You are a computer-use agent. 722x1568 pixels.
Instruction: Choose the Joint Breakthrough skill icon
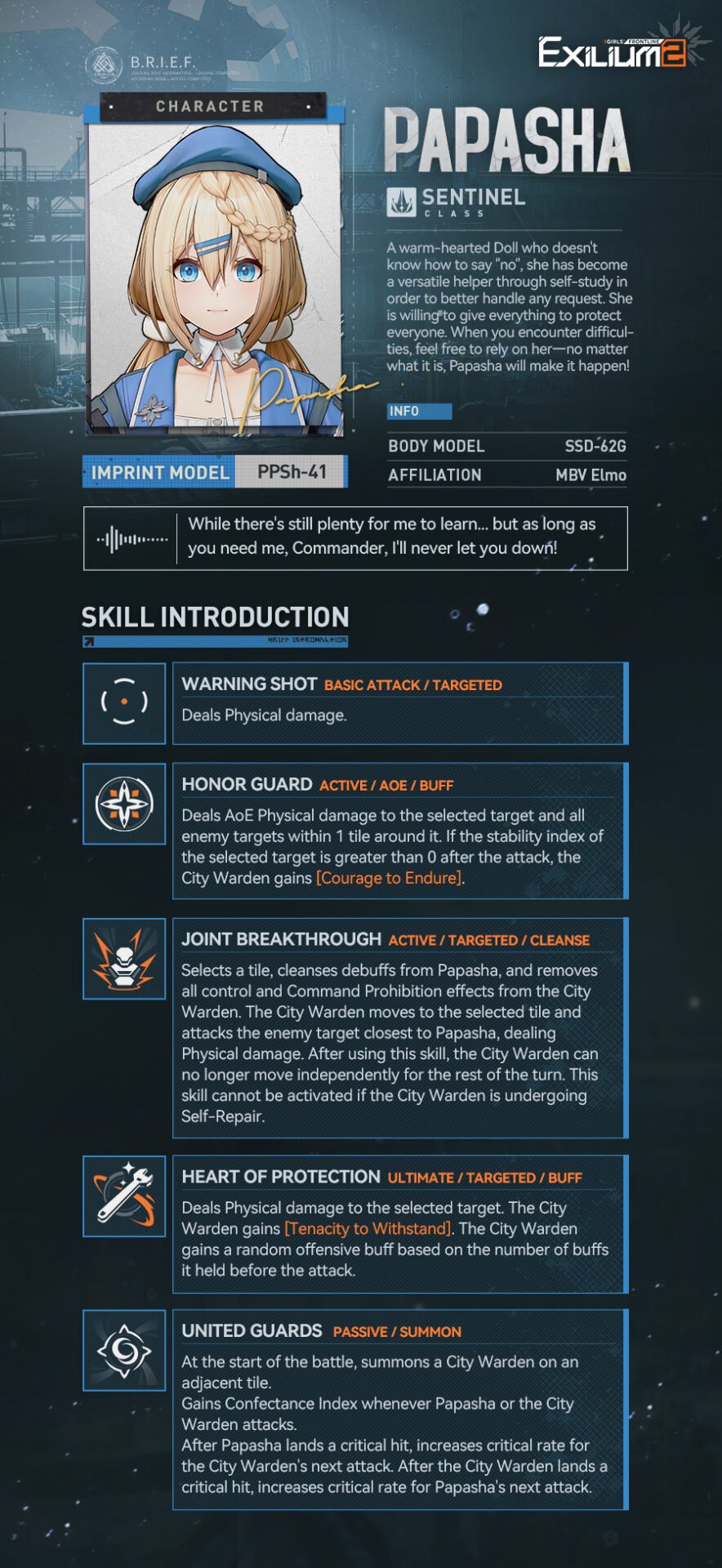click(124, 959)
